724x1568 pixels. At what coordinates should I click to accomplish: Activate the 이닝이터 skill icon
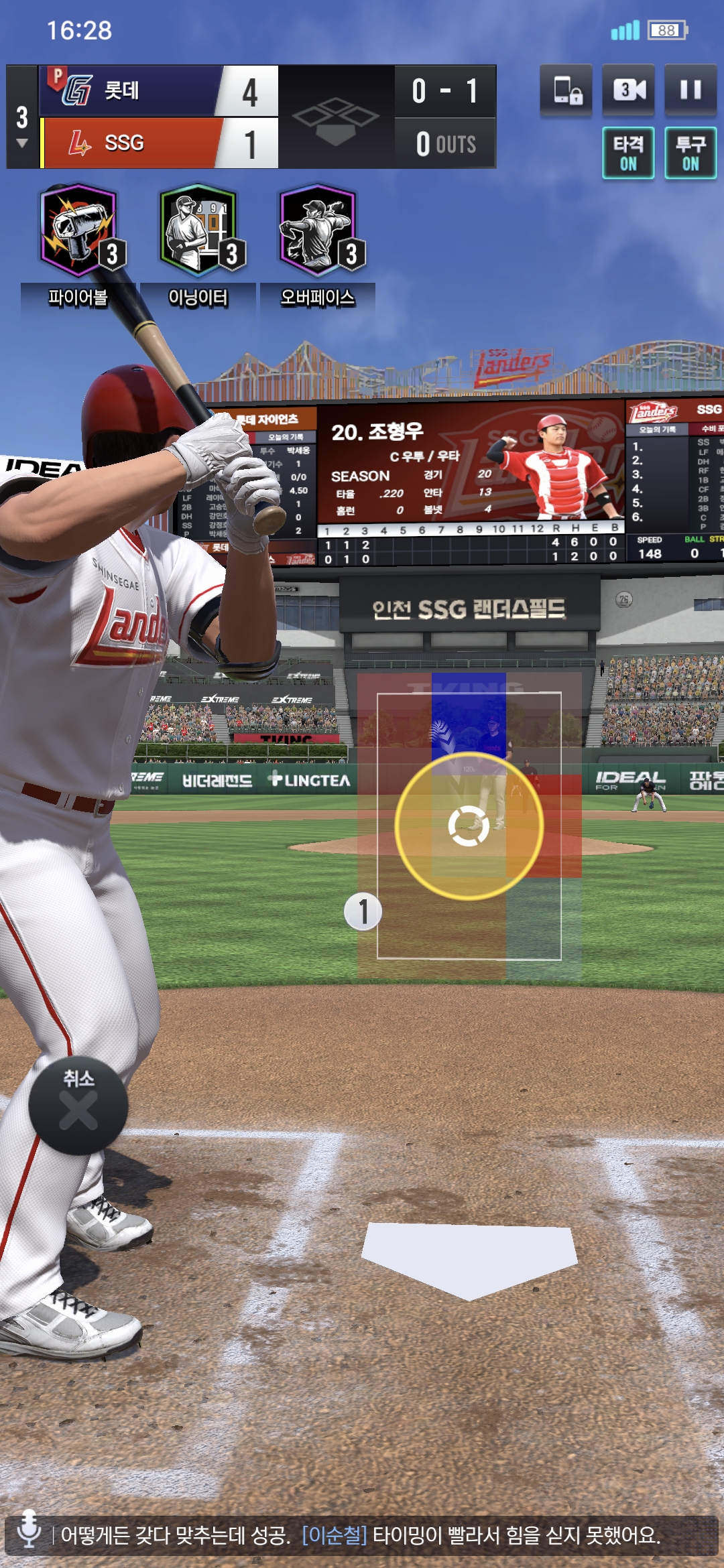[x=198, y=231]
